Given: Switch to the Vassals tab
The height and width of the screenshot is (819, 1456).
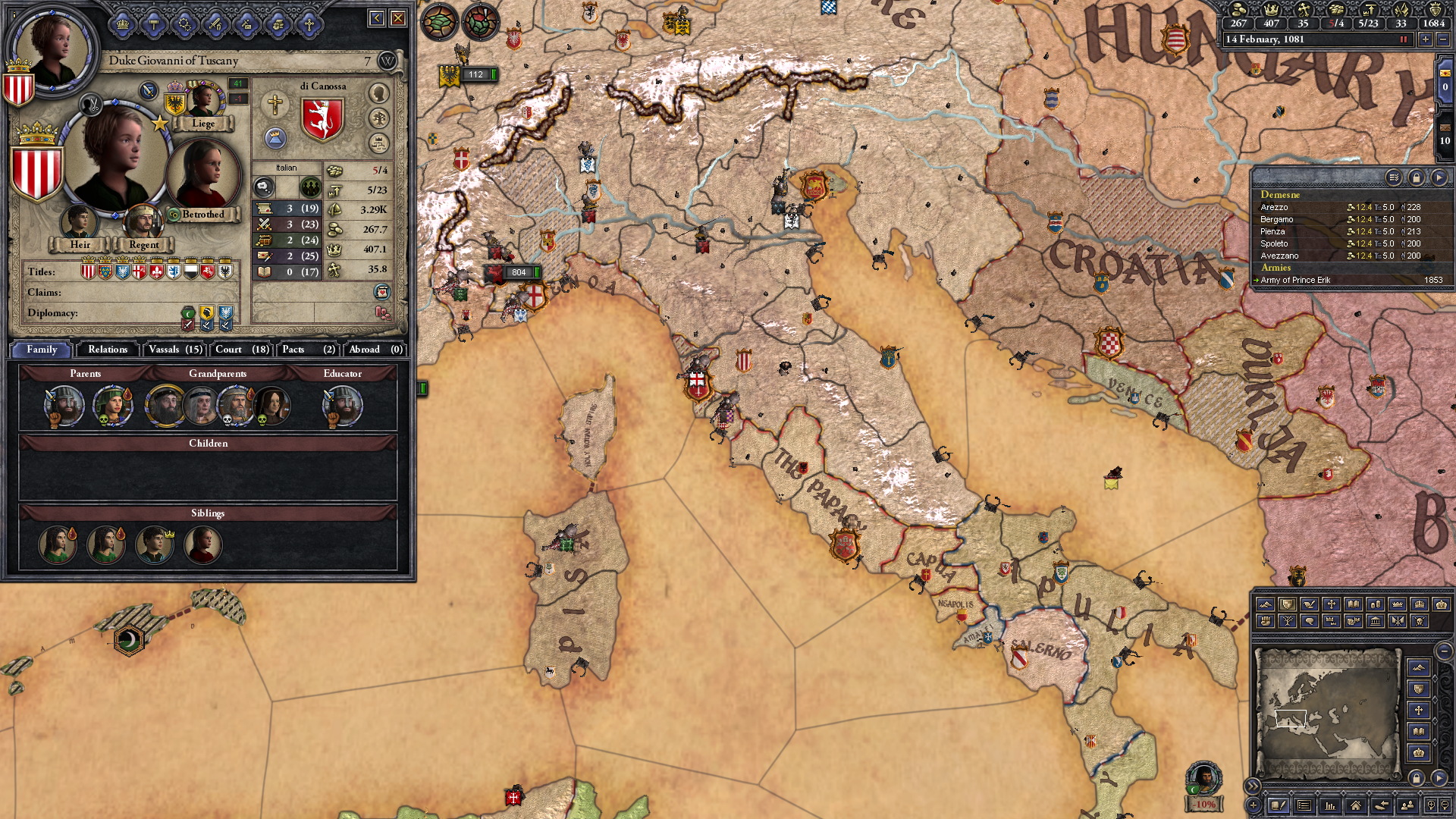Looking at the screenshot, I should click(174, 350).
